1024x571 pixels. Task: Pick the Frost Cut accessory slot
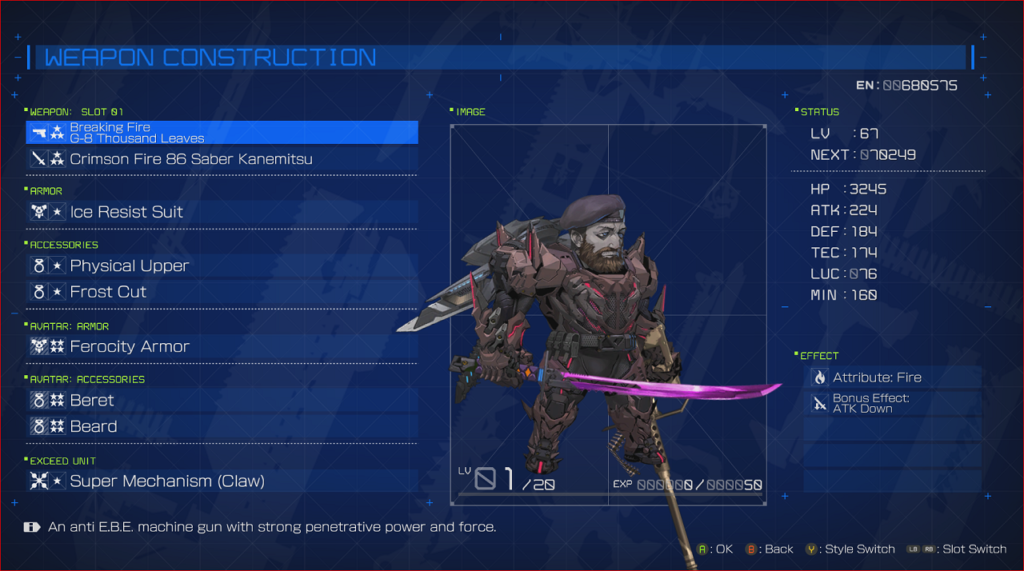click(x=222, y=292)
